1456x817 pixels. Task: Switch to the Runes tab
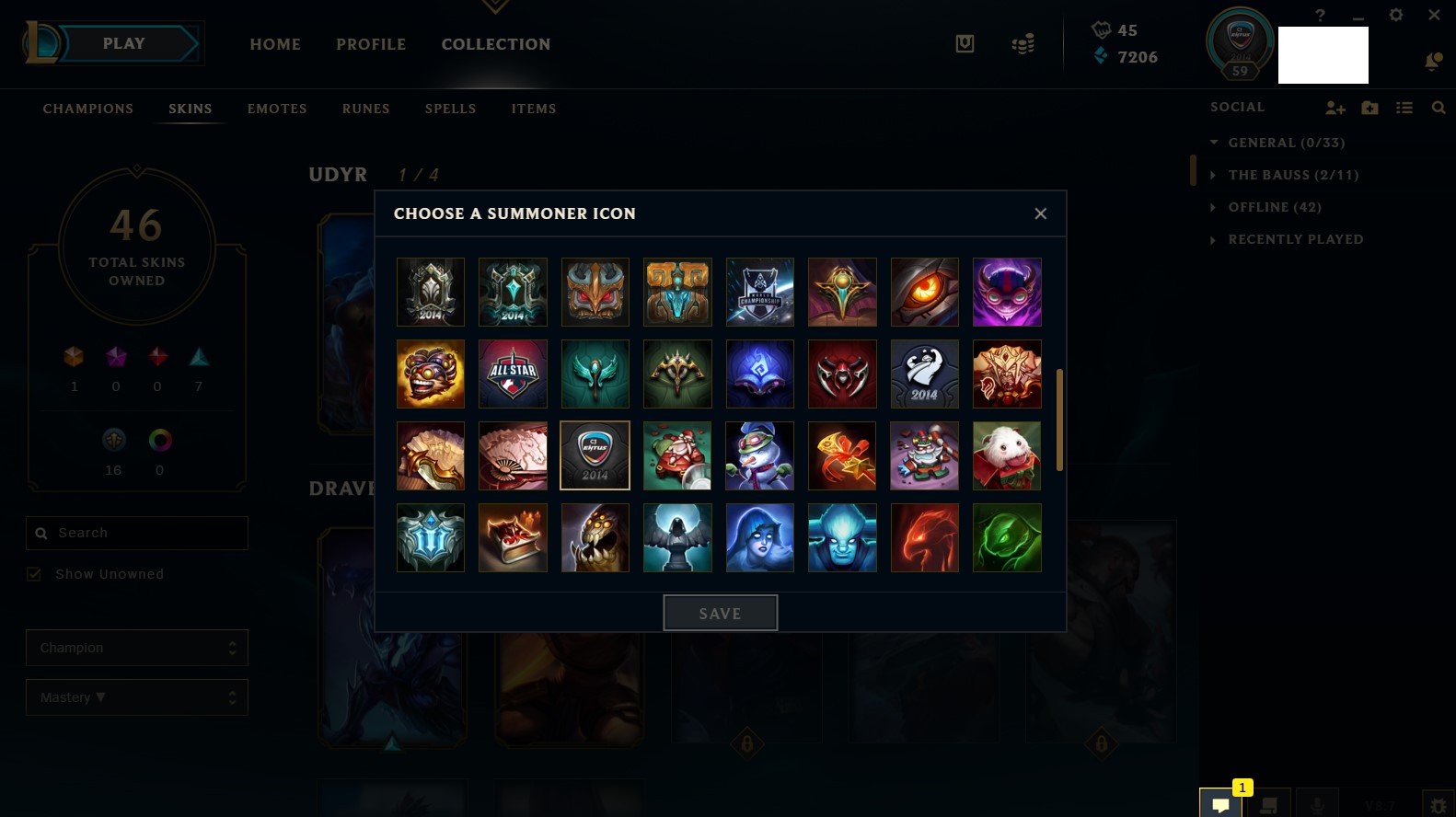click(366, 109)
